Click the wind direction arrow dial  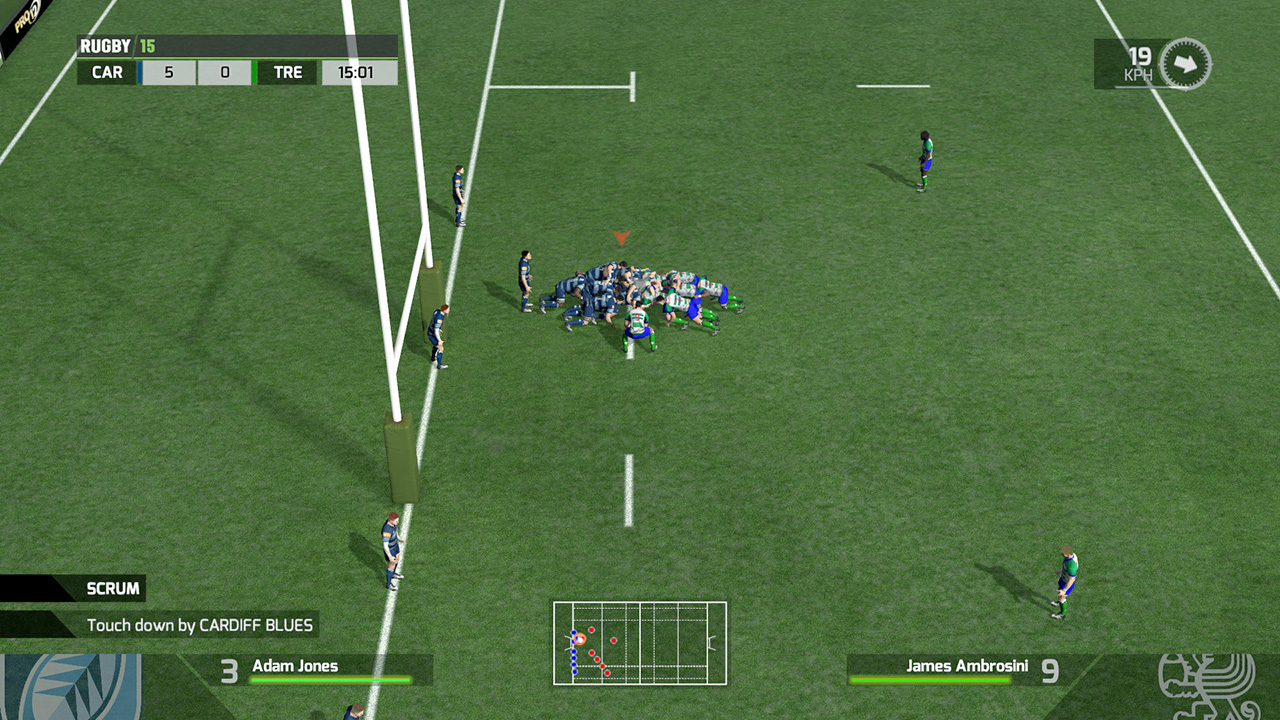point(1185,63)
